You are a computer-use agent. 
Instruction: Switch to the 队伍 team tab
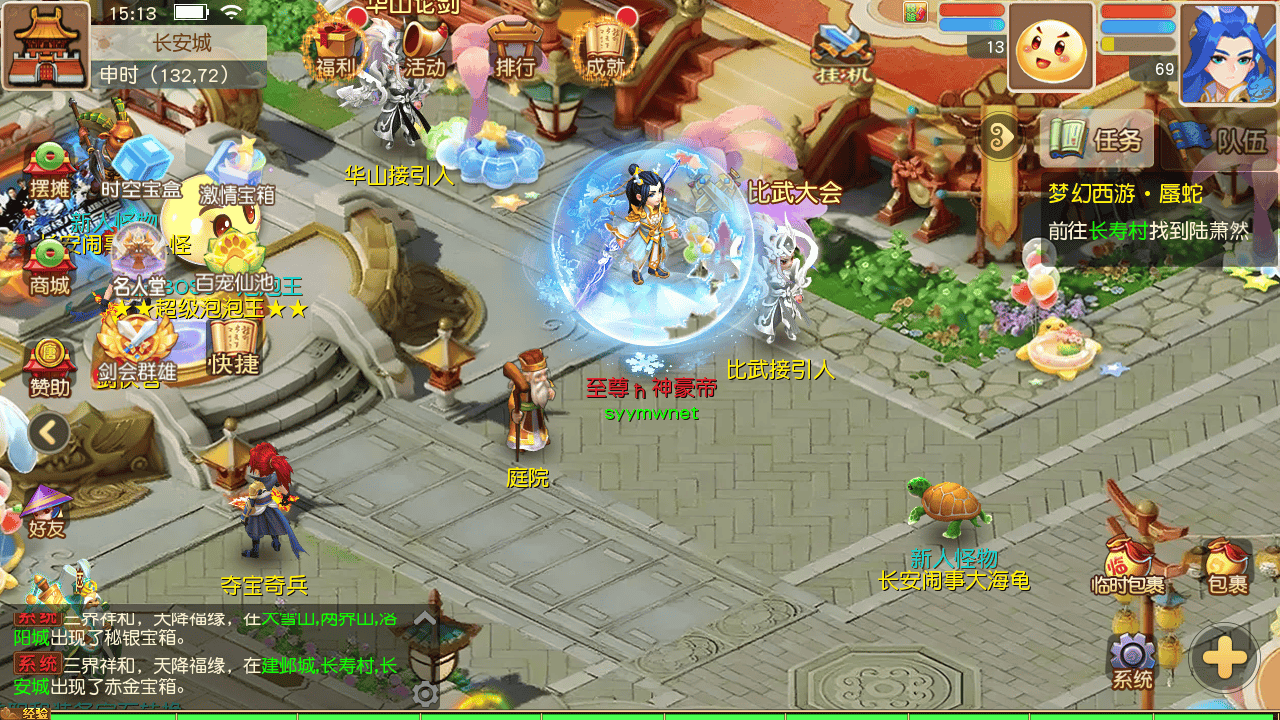(1220, 139)
